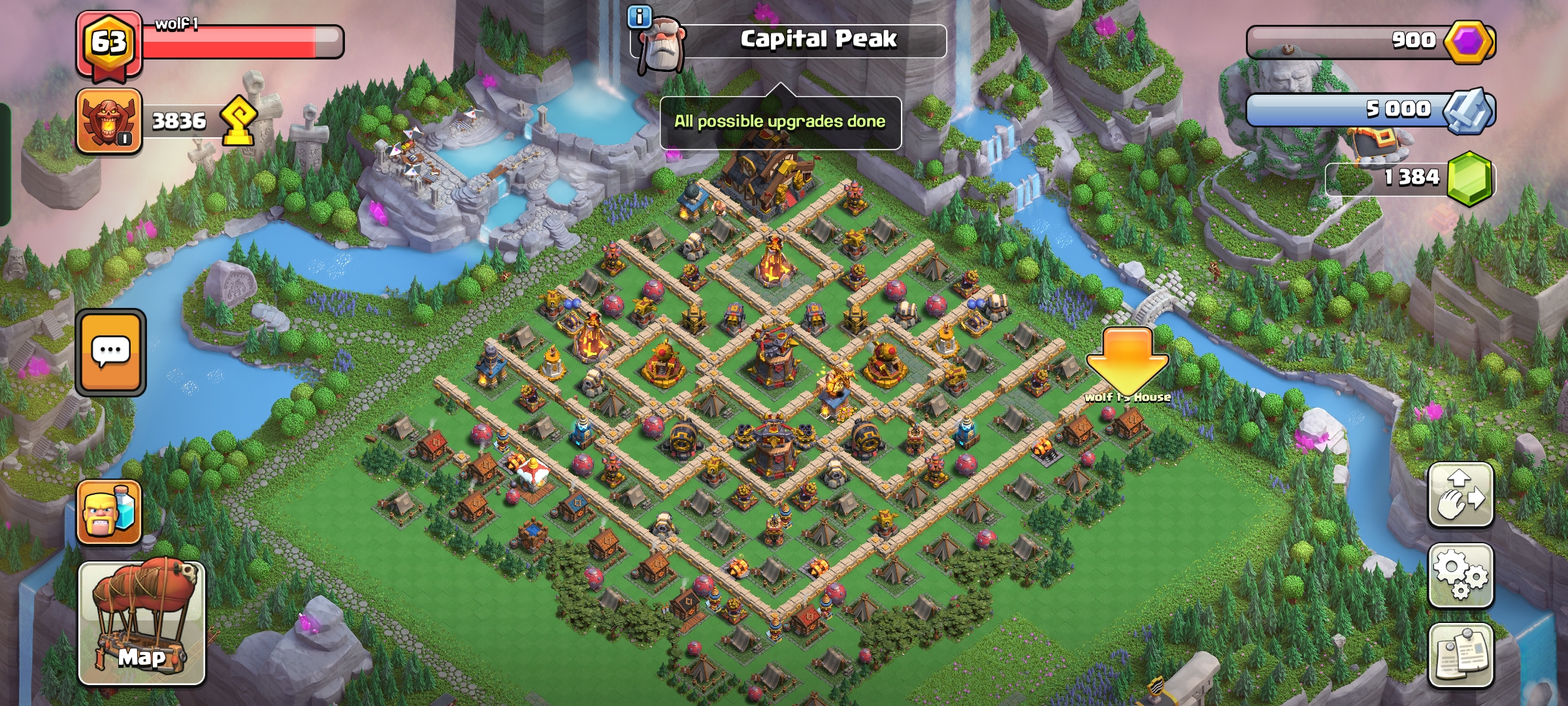This screenshot has width=1568, height=706.
Task: Open the chat speech bubble panel
Action: click(110, 352)
